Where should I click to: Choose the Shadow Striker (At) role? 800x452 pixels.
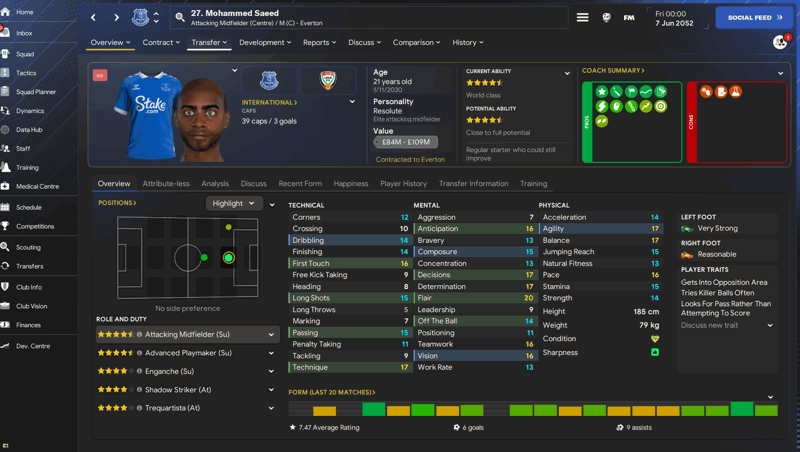click(178, 390)
